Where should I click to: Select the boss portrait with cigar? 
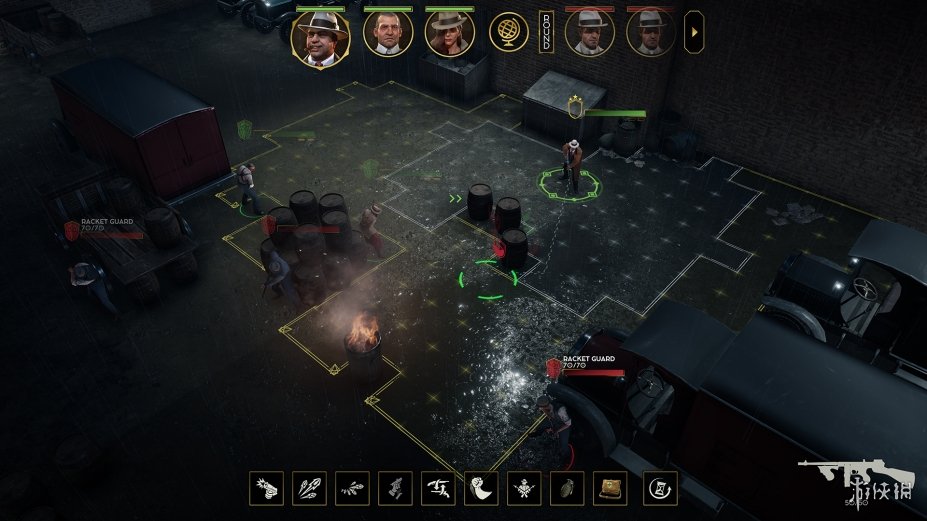(319, 38)
